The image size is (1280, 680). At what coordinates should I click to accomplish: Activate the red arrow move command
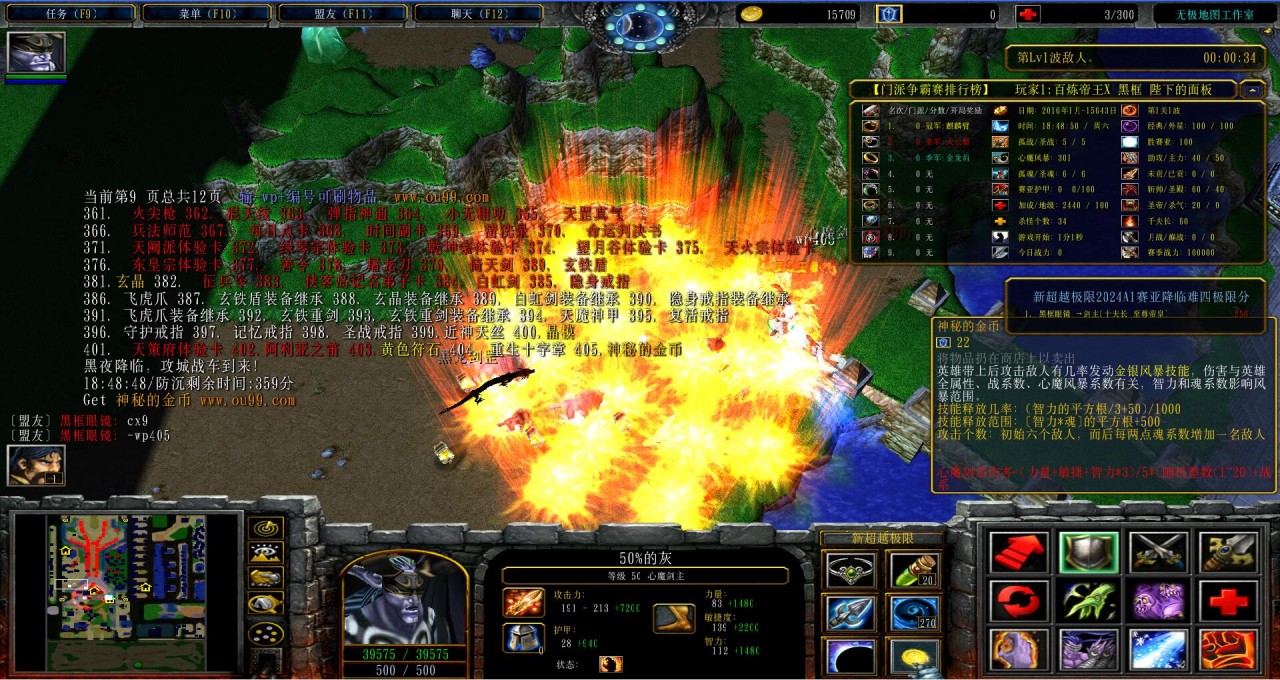[x=1019, y=552]
